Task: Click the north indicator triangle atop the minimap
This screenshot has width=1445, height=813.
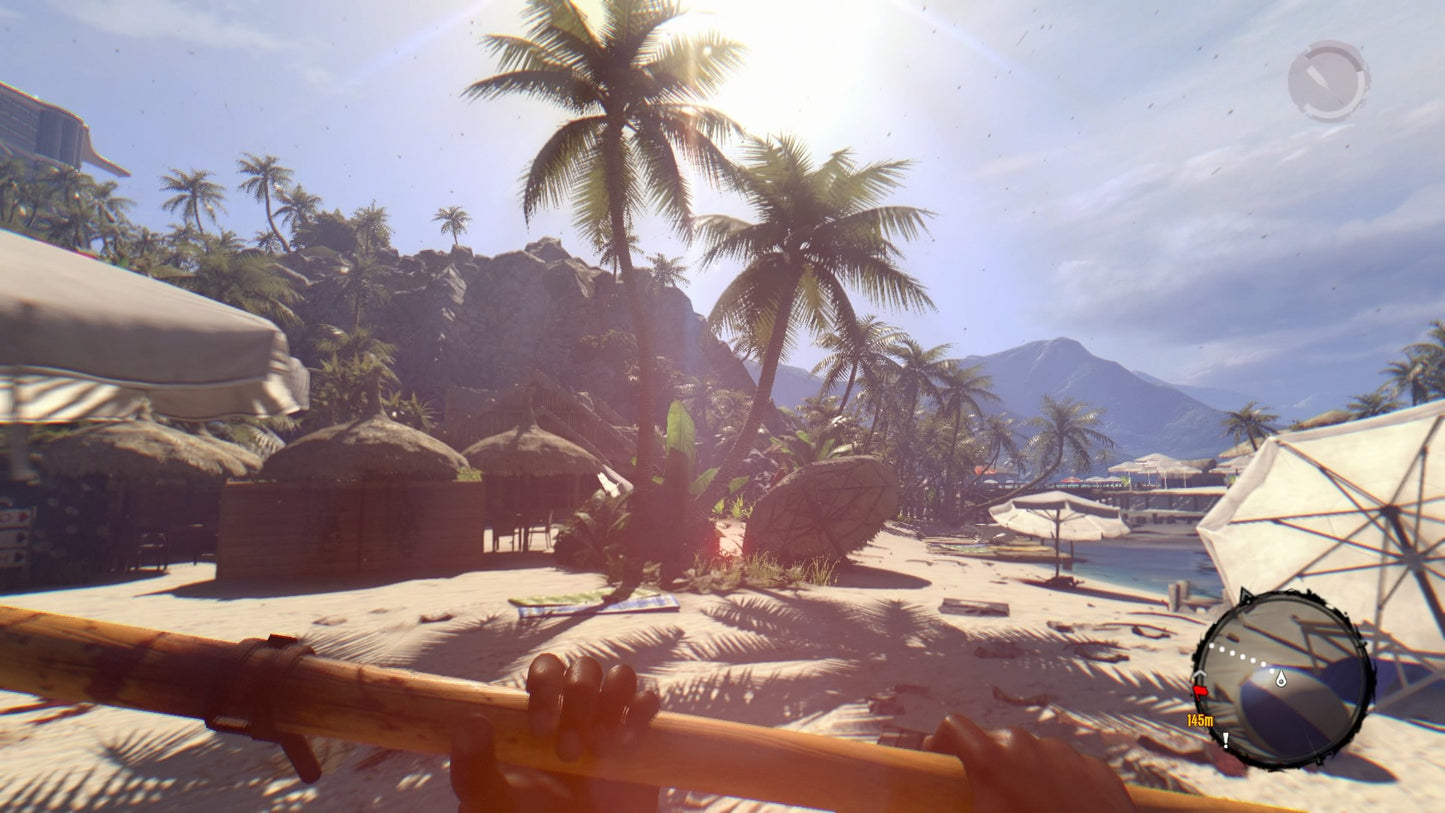Action: tap(1246, 594)
